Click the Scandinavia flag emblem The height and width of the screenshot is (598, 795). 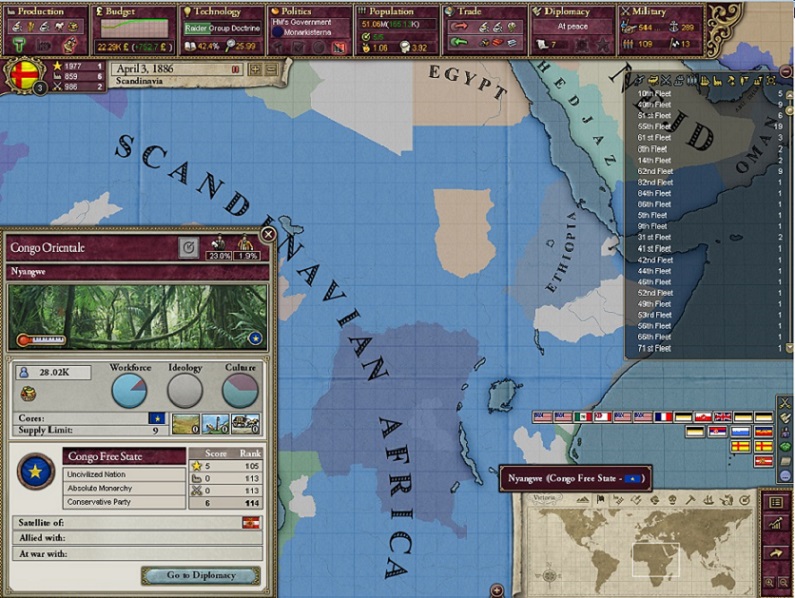(x=22, y=75)
